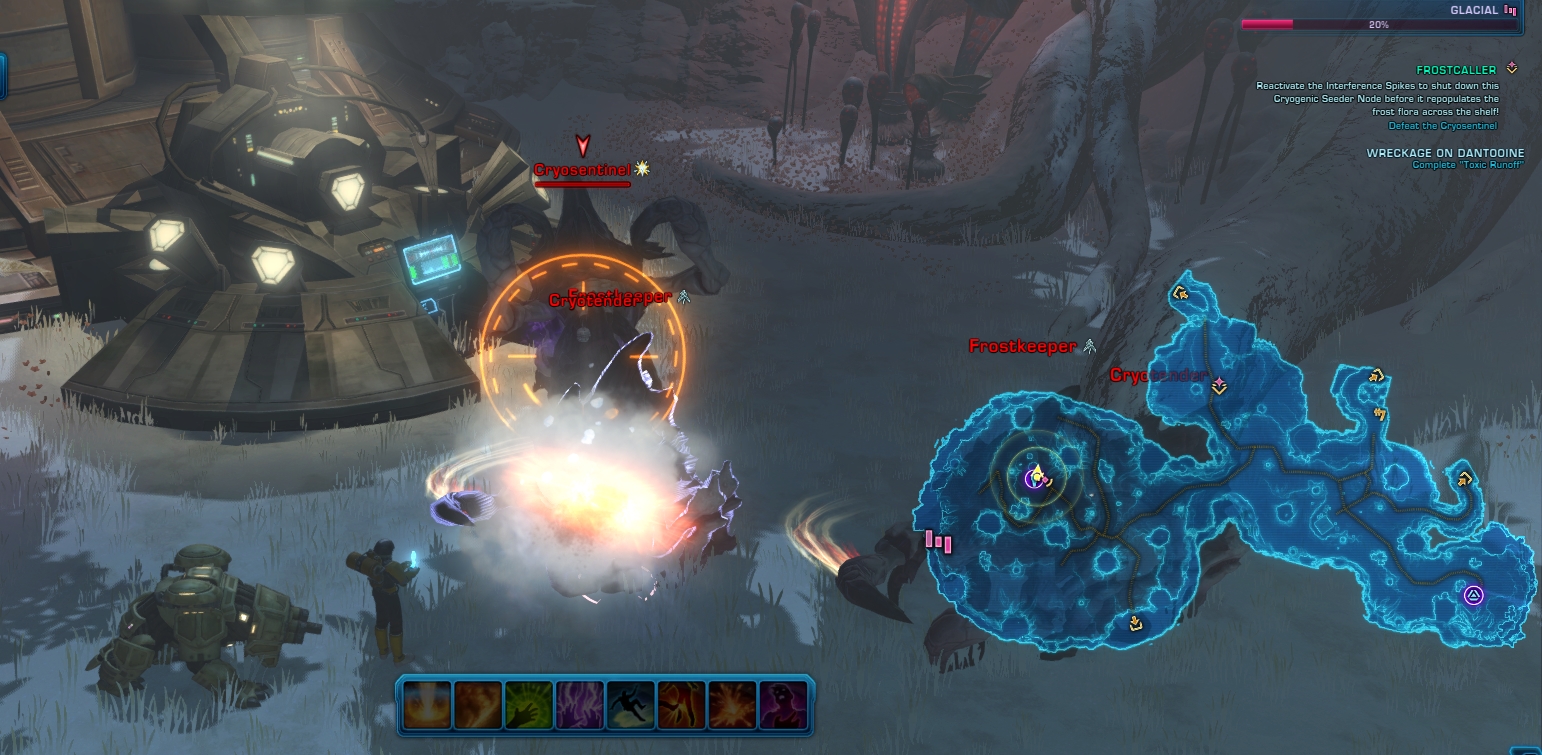Fire the orange explosion burst ability
The width and height of the screenshot is (1542, 755).
point(733,704)
